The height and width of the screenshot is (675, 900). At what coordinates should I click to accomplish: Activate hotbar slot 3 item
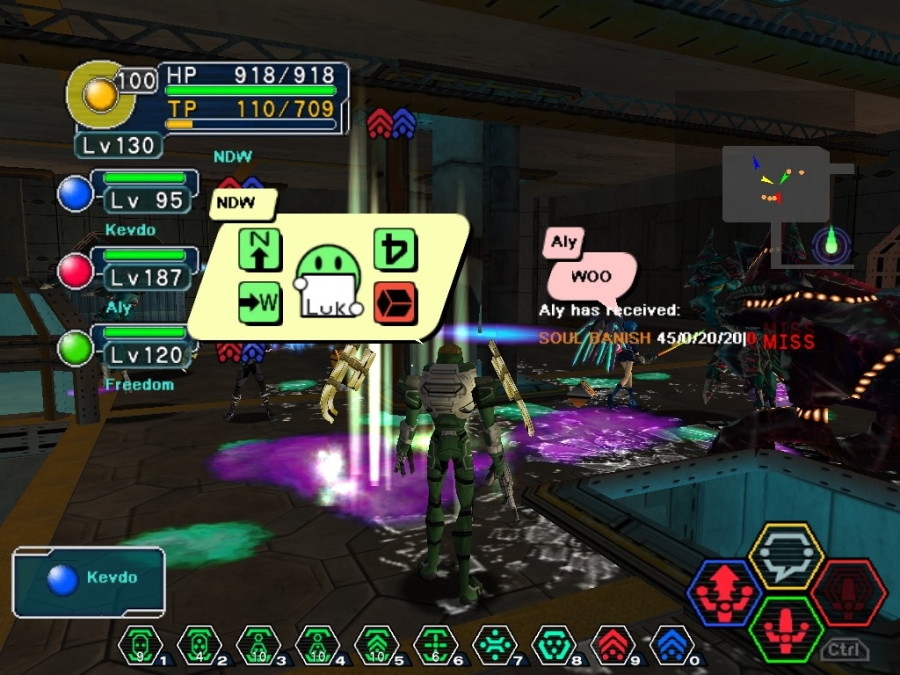click(x=257, y=645)
